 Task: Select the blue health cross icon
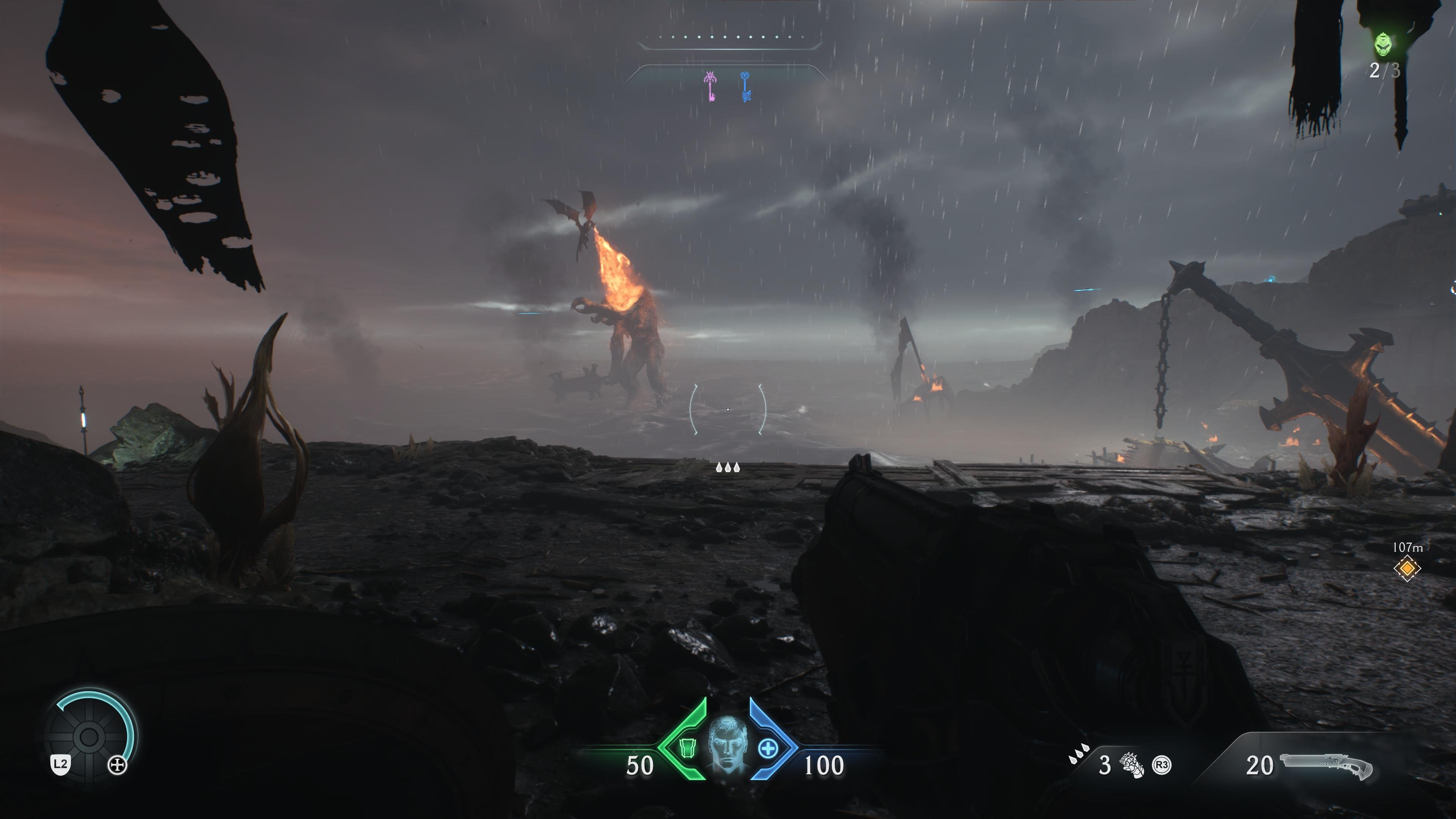click(767, 748)
